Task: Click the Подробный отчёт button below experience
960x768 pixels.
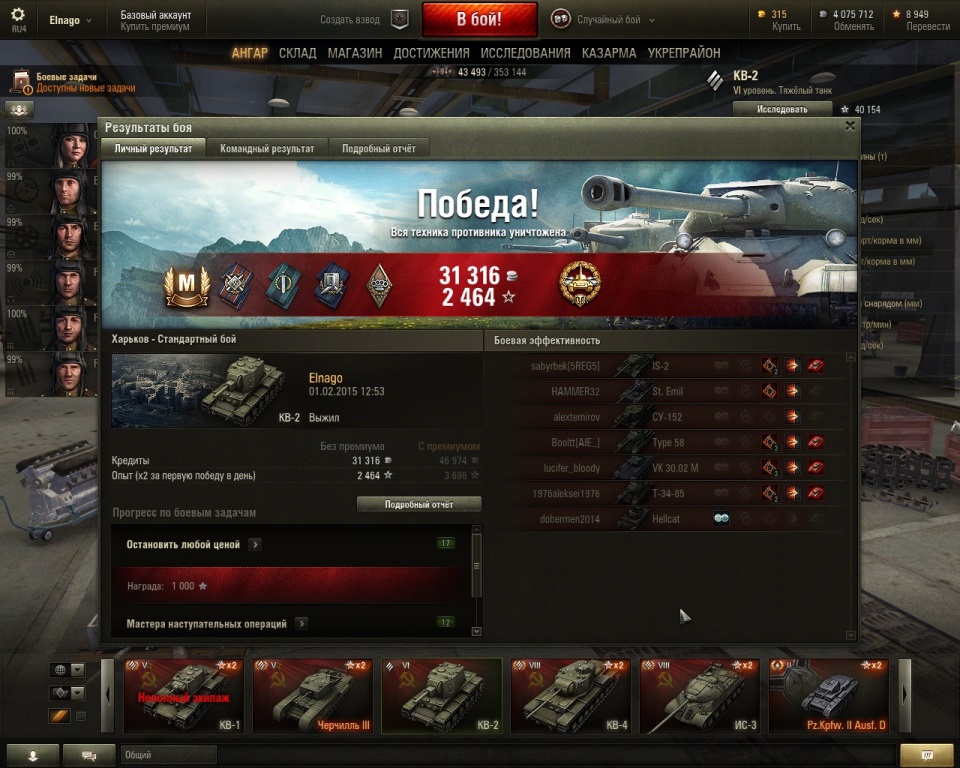Action: coord(419,505)
